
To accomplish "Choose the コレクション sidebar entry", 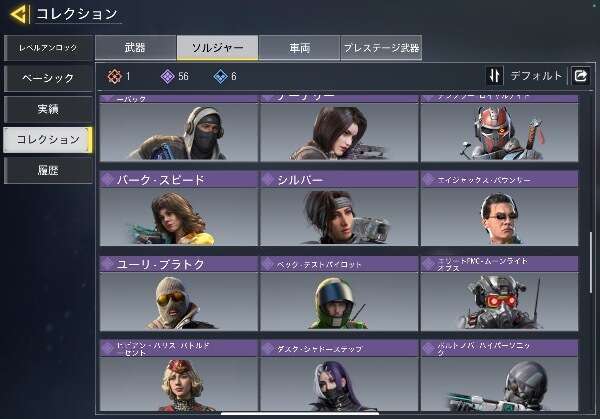I will click(47, 139).
